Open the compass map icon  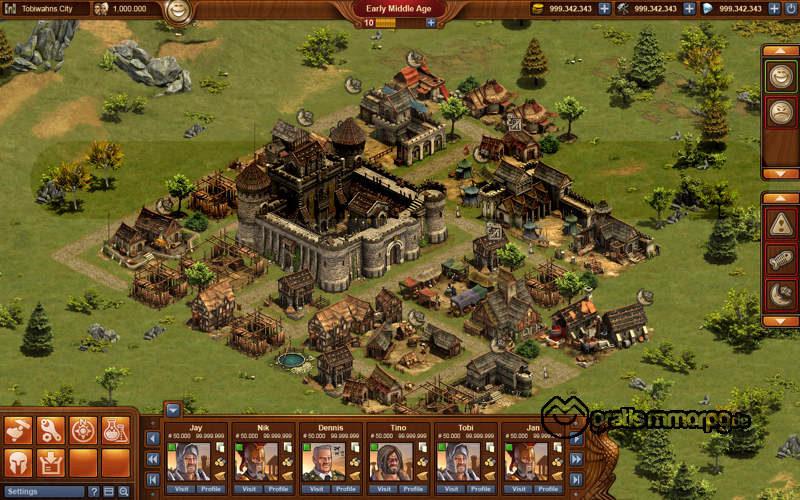click(x=83, y=430)
